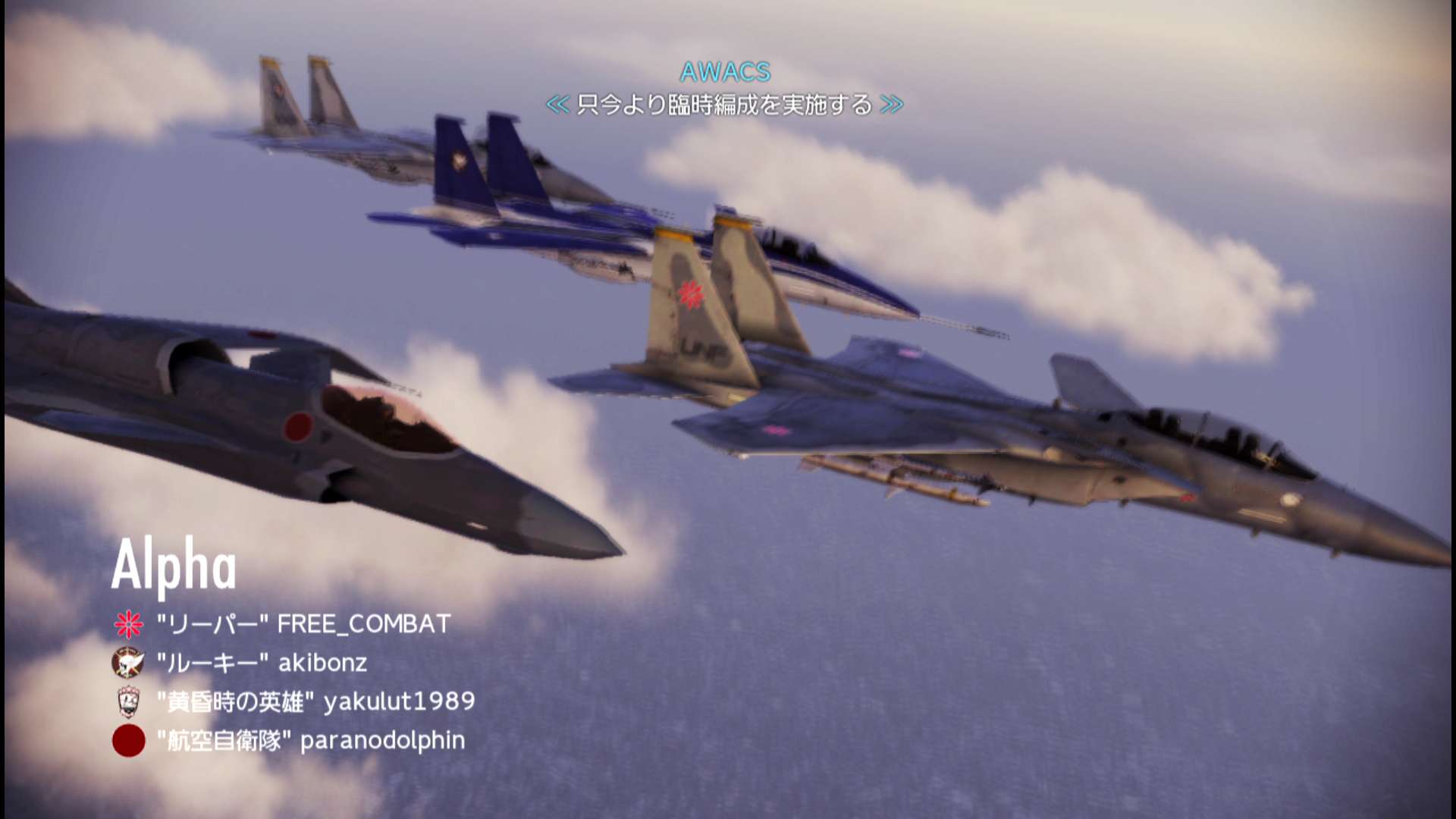Click the red snowflake emblem in the roster
This screenshot has width=1456, height=819.
(x=129, y=624)
